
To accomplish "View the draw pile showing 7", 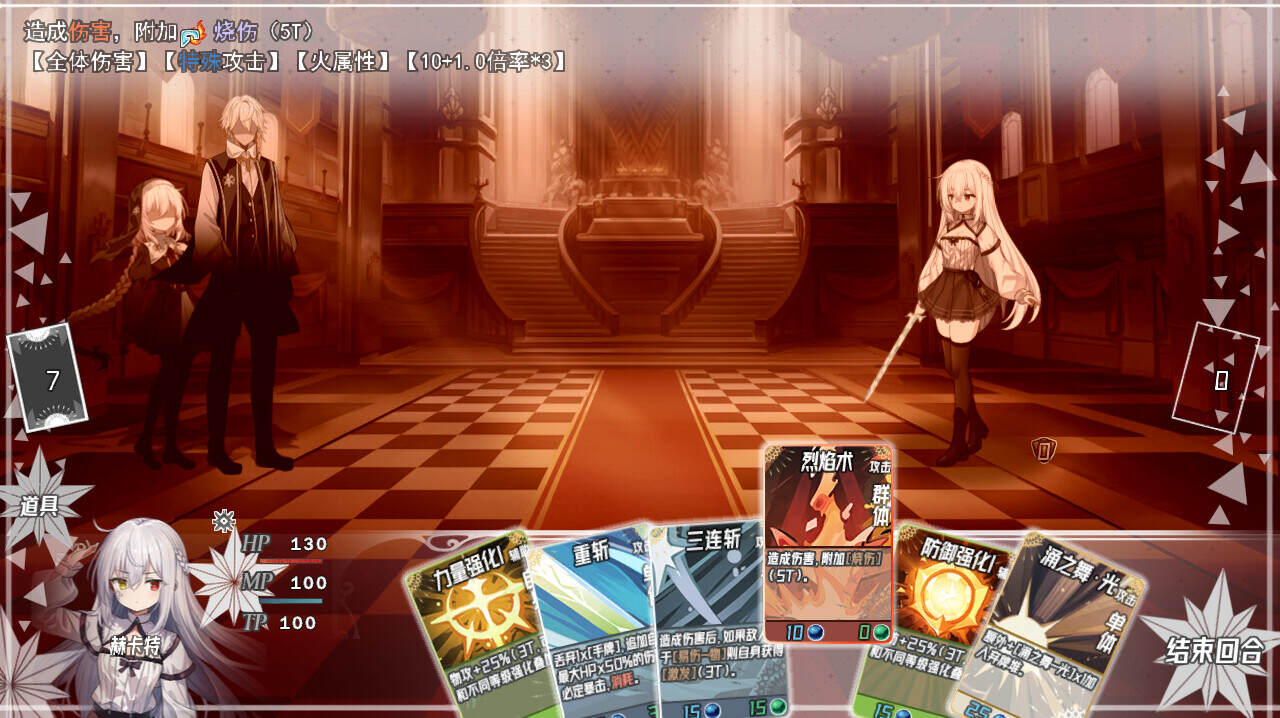I will [x=49, y=378].
